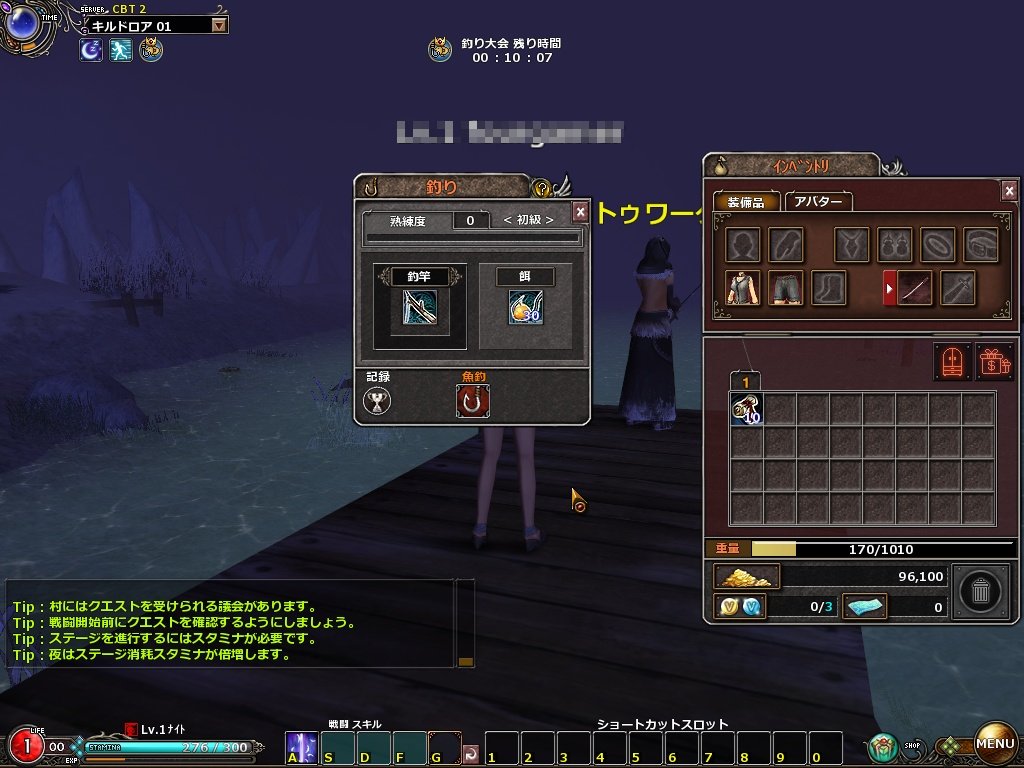Screen dimensions: 1024x768
Task: Click the equipped shorts slot
Action: click(x=785, y=288)
